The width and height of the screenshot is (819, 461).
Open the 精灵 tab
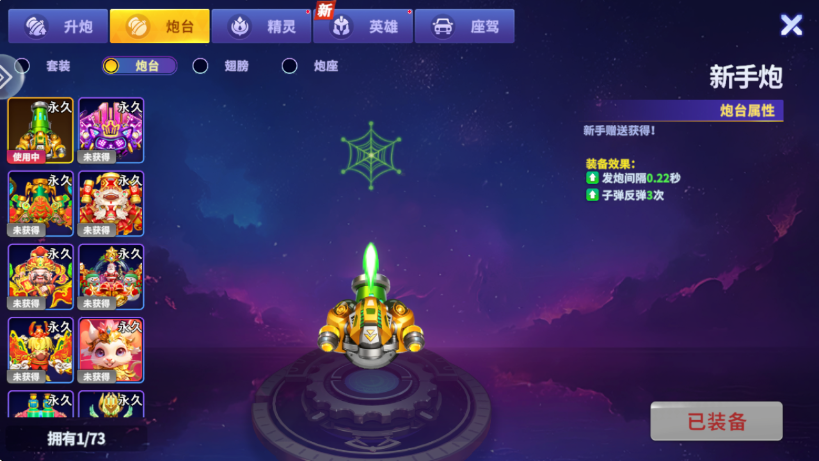262,26
